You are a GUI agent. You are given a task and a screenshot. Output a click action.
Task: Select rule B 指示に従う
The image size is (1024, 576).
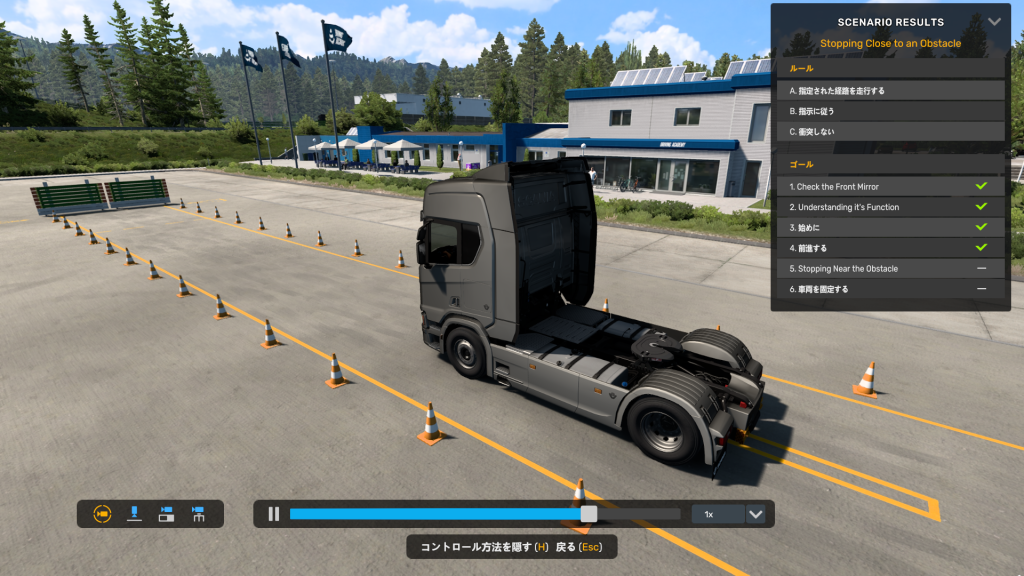[x=890, y=111]
